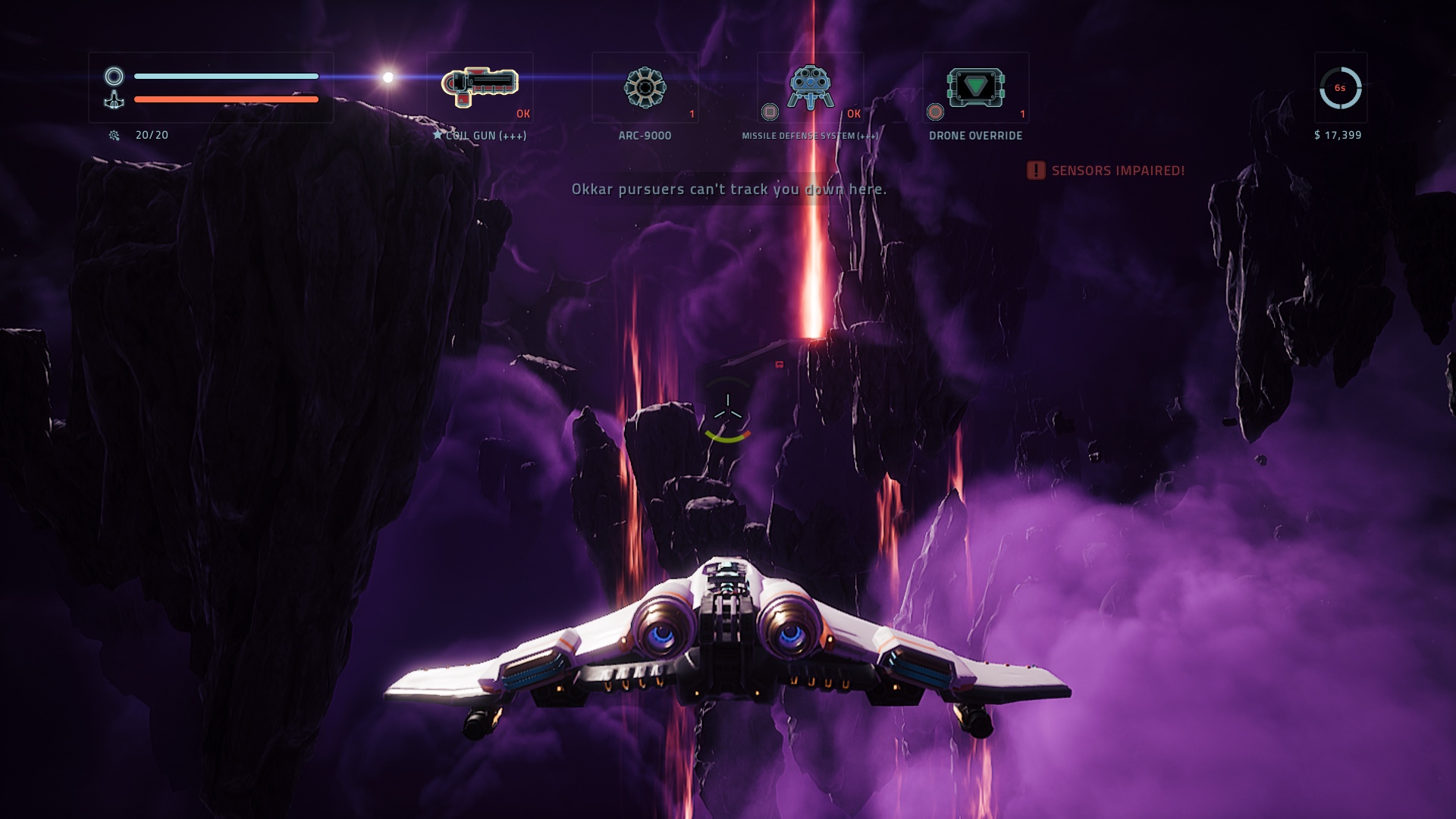The image size is (1456, 819).
Task: Select the MISSILE DEFENSE SYSTEM label
Action: point(810,135)
